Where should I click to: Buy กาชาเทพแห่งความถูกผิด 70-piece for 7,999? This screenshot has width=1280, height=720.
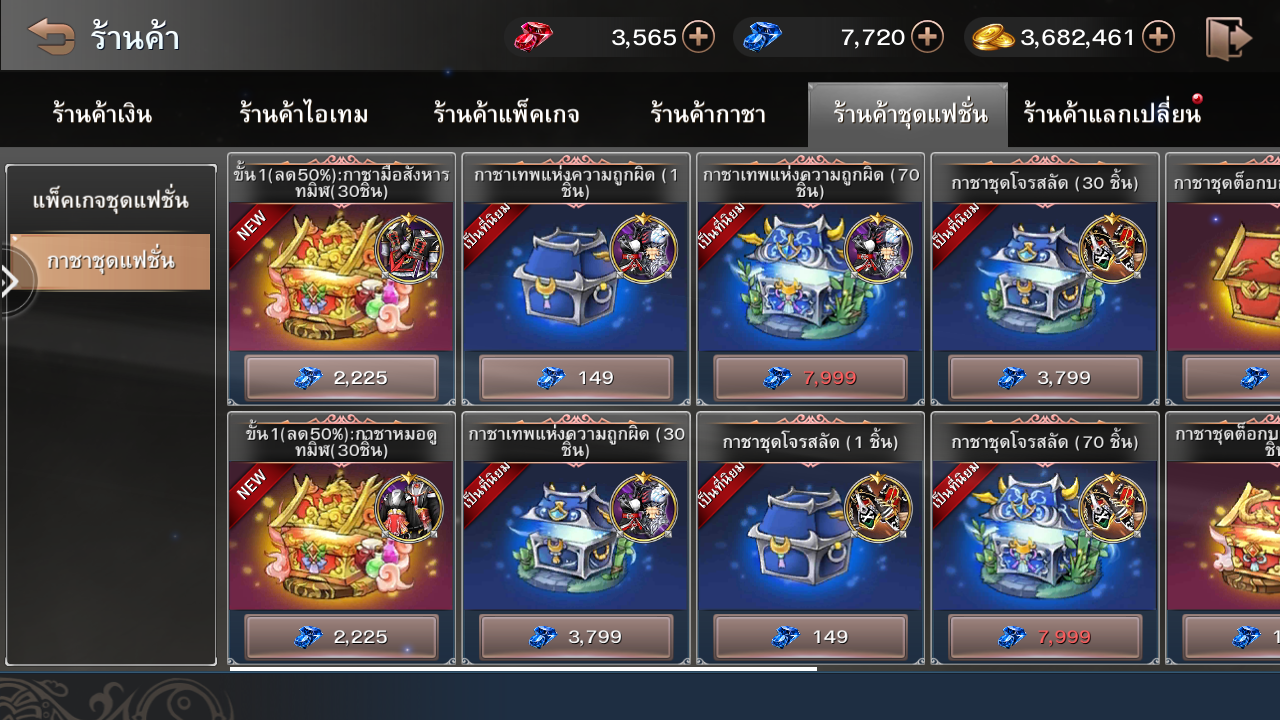coord(810,378)
